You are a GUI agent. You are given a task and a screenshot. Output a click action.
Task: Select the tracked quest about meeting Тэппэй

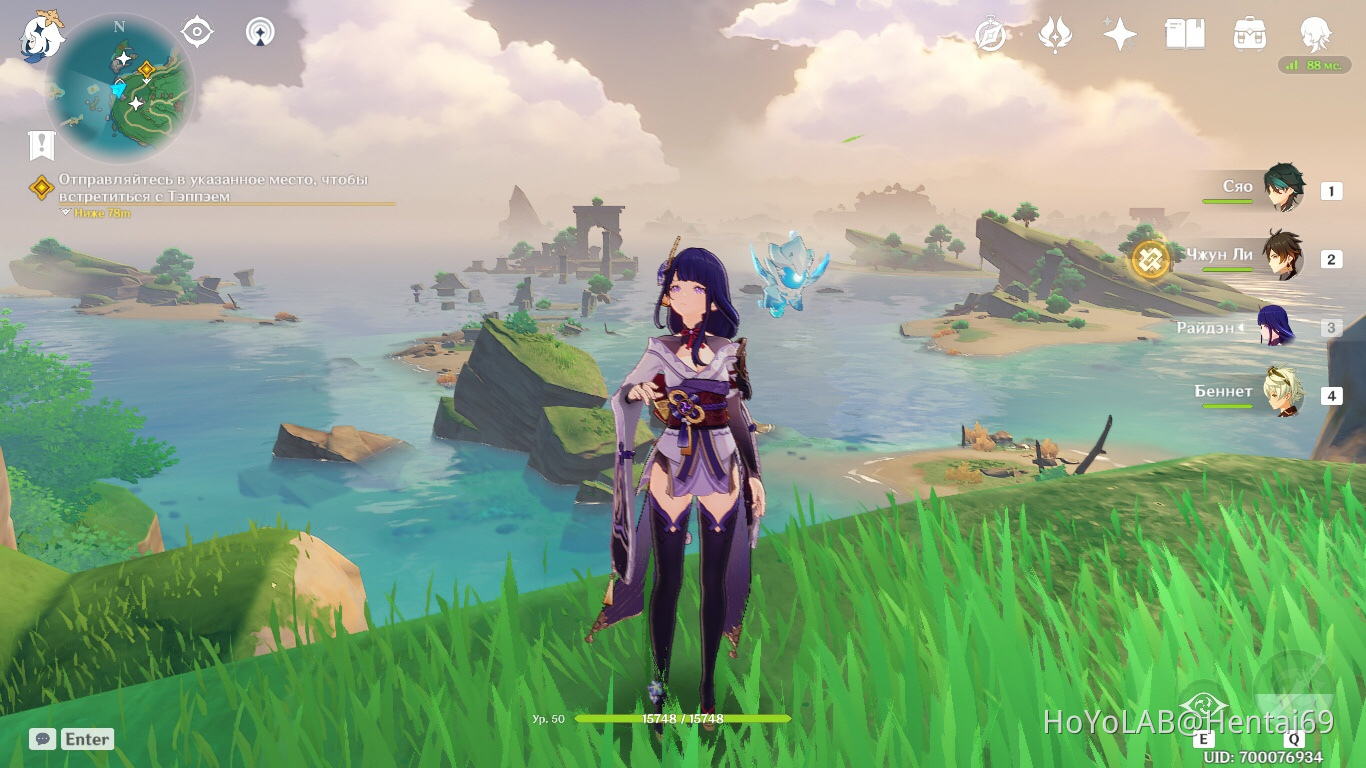tap(213, 188)
